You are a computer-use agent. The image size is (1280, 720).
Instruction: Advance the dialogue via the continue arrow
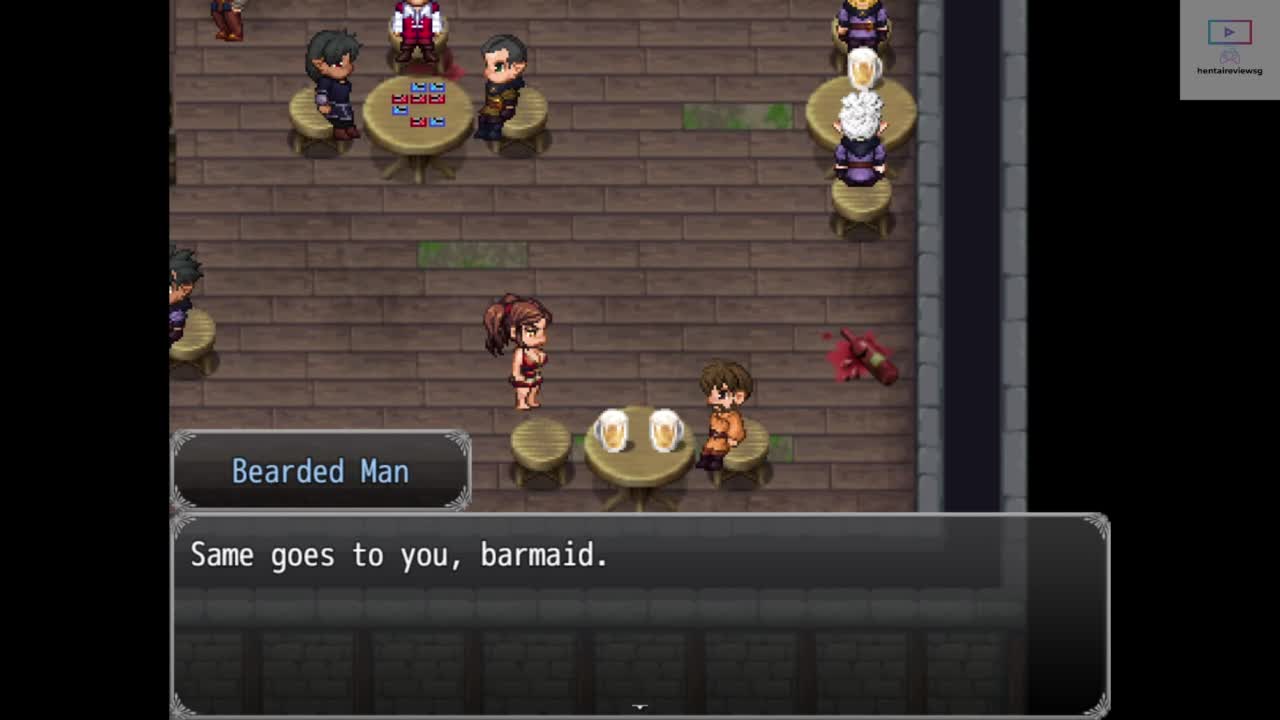pyautogui.click(x=640, y=706)
